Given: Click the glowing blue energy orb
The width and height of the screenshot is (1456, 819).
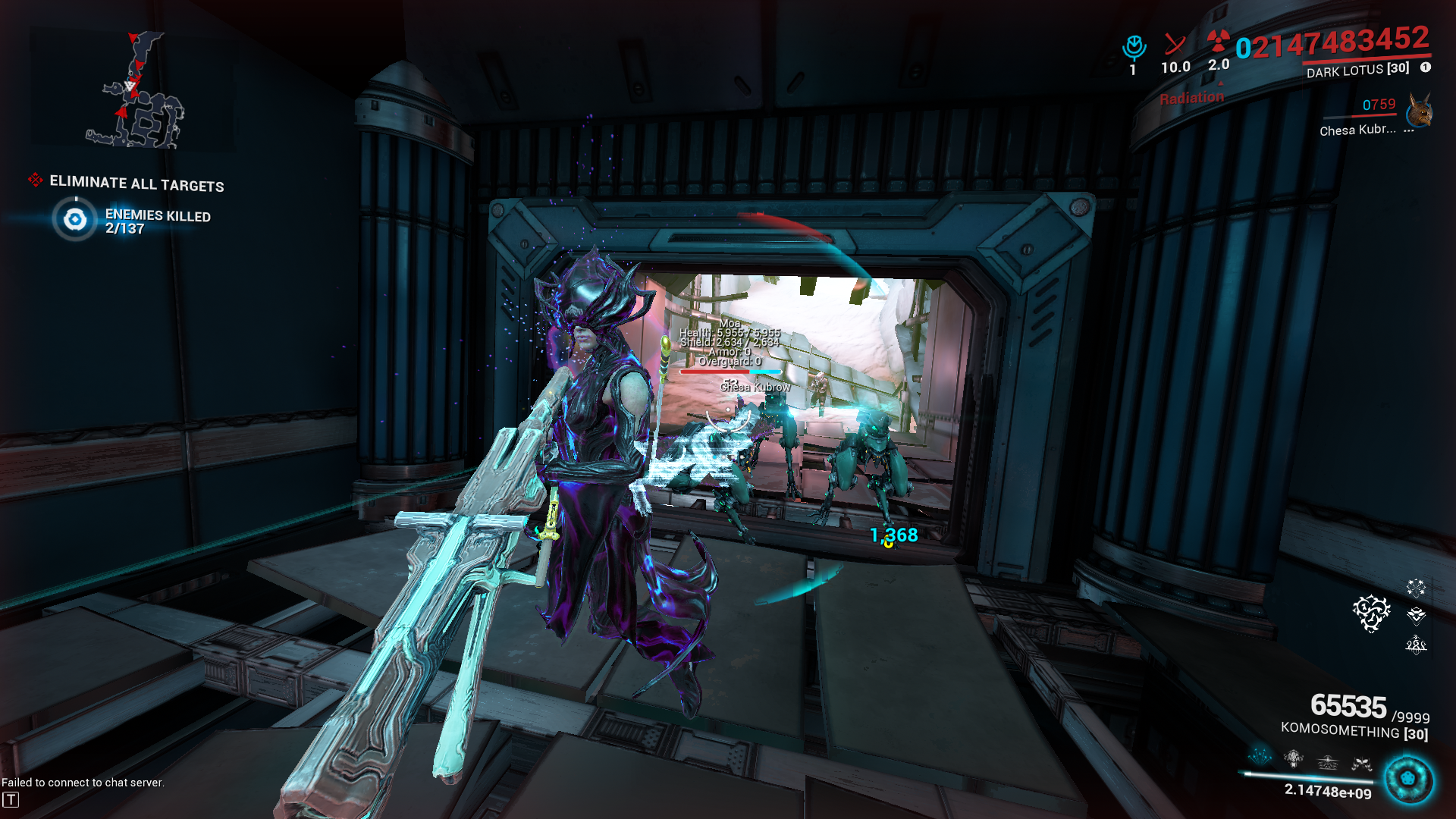Looking at the screenshot, I should click(1408, 779).
